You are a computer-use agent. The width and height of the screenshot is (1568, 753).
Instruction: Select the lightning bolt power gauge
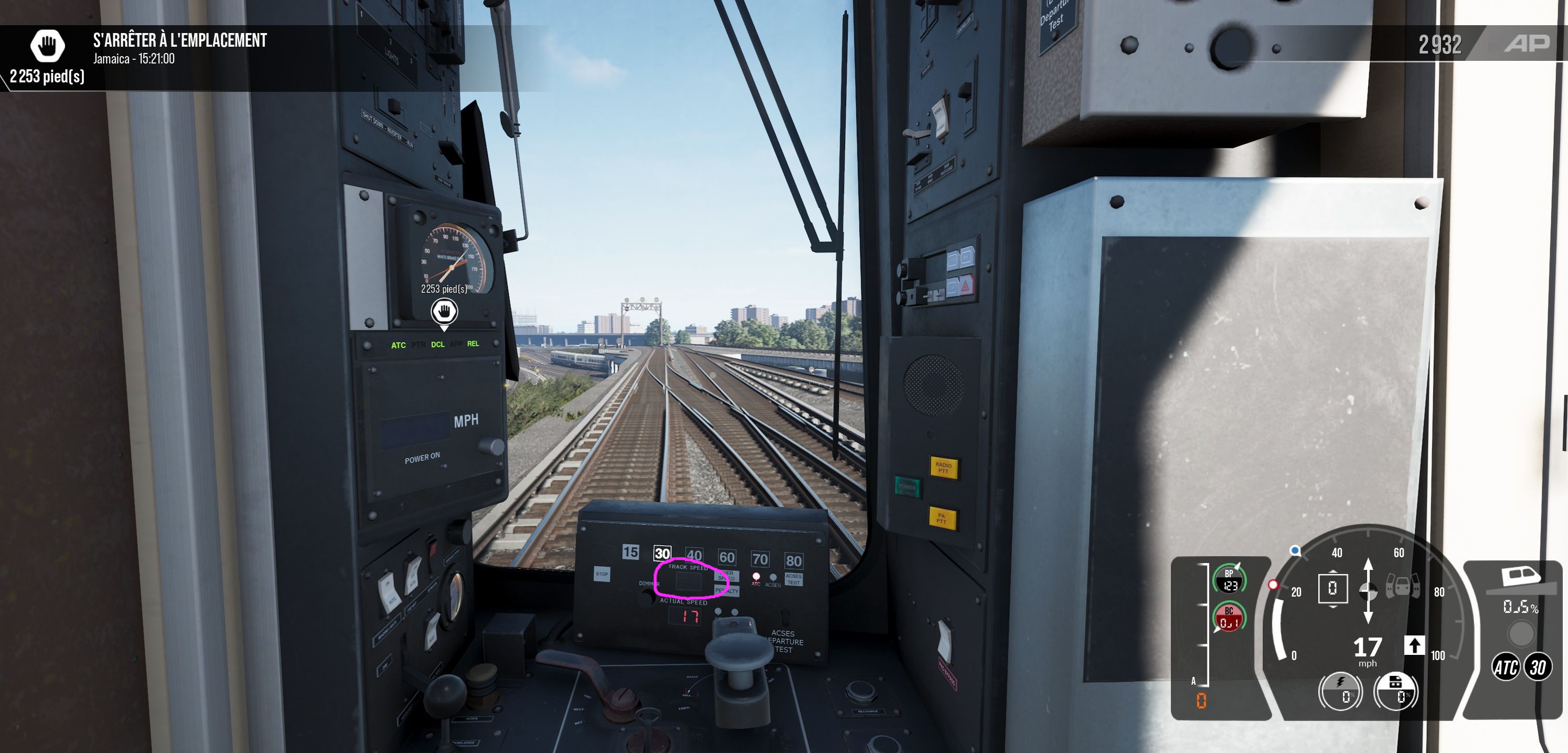click(1340, 691)
